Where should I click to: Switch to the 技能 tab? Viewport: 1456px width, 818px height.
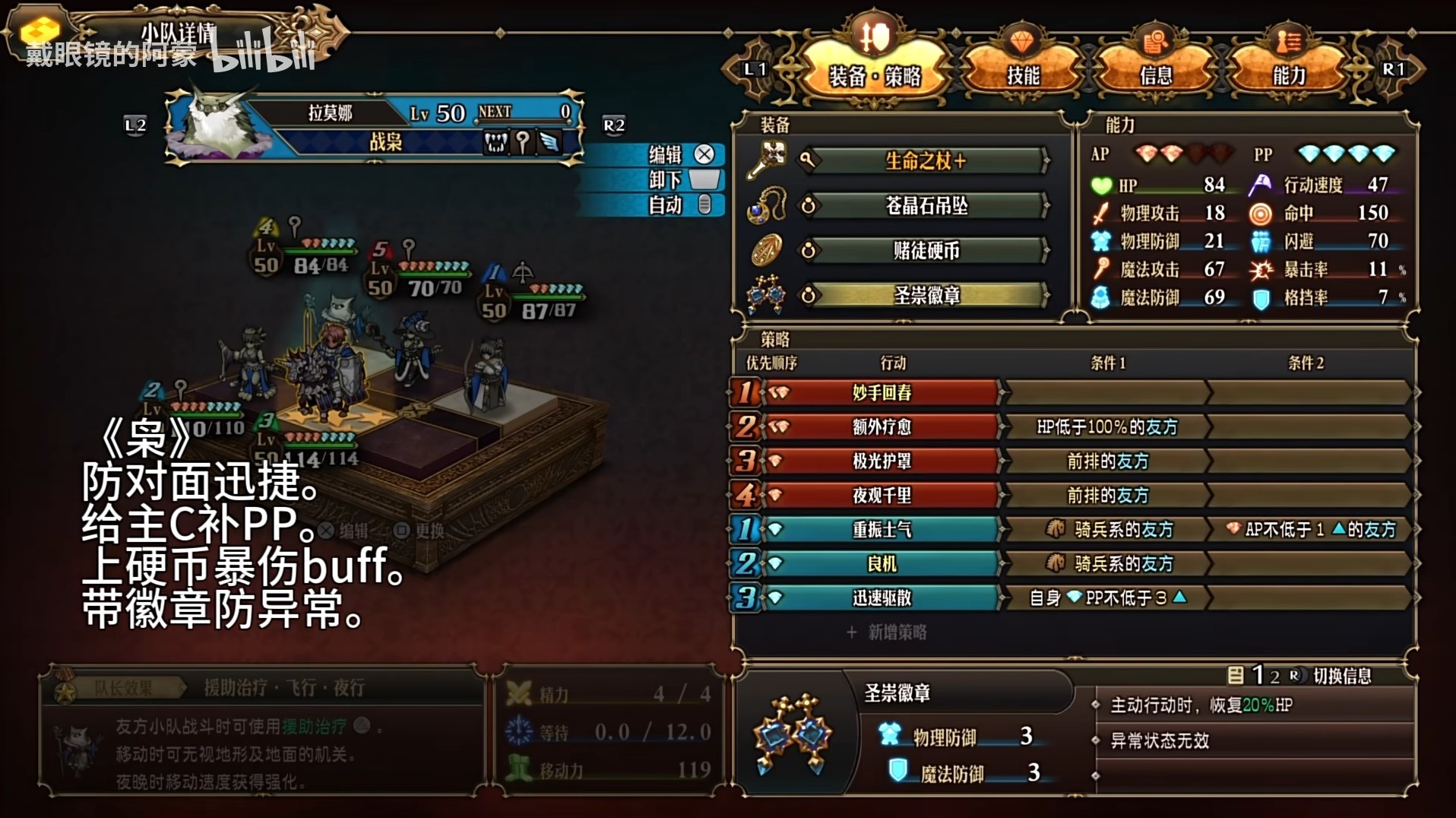coord(1026,74)
